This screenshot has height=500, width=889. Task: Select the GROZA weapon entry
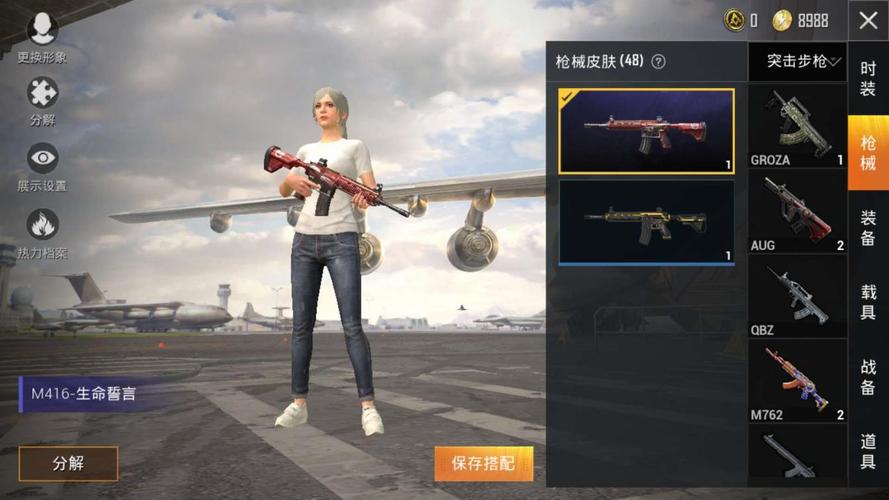797,127
